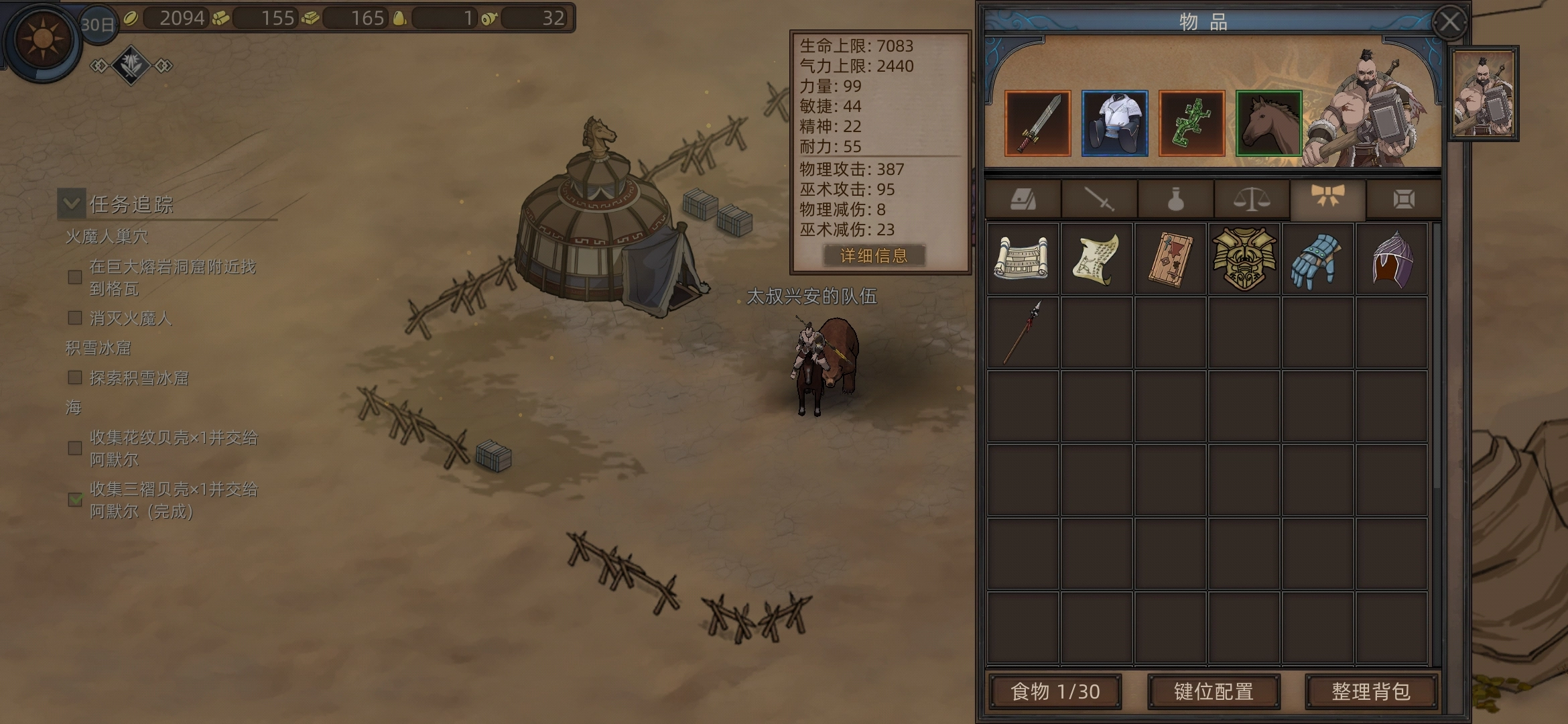
Task: Switch to the ribbon bow tab
Action: (x=1327, y=199)
